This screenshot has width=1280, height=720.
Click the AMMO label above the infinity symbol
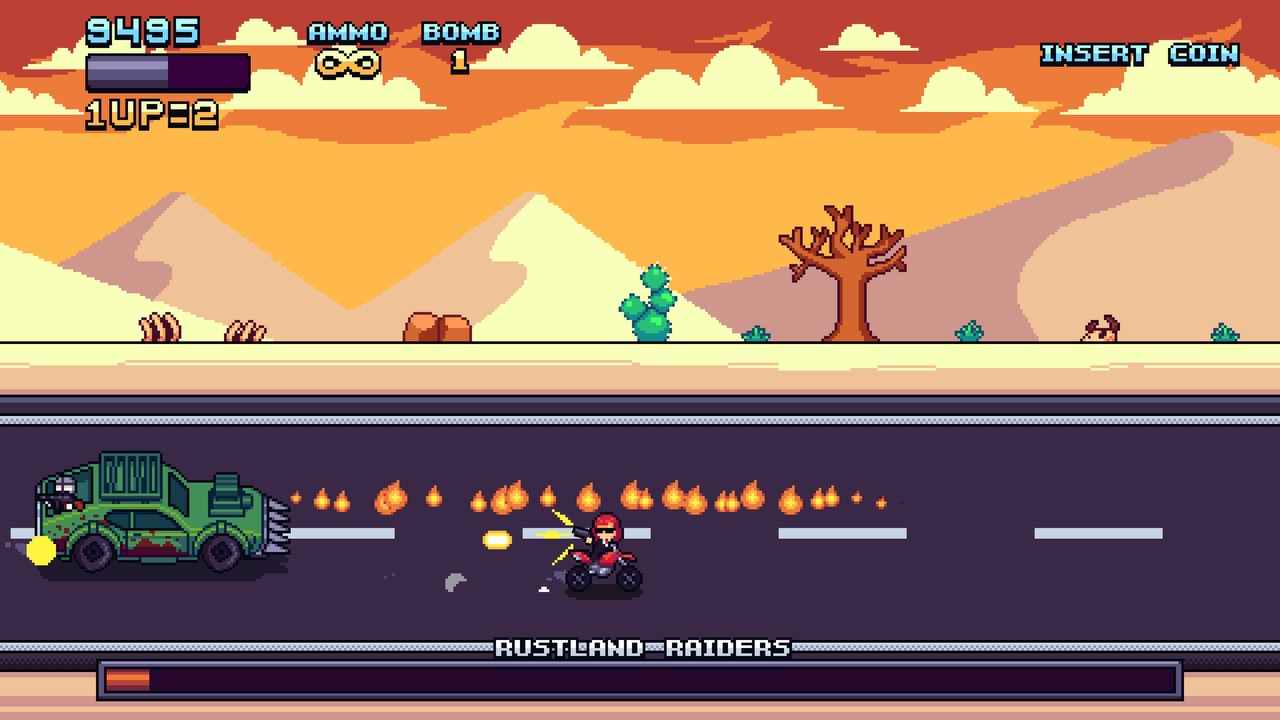[347, 31]
